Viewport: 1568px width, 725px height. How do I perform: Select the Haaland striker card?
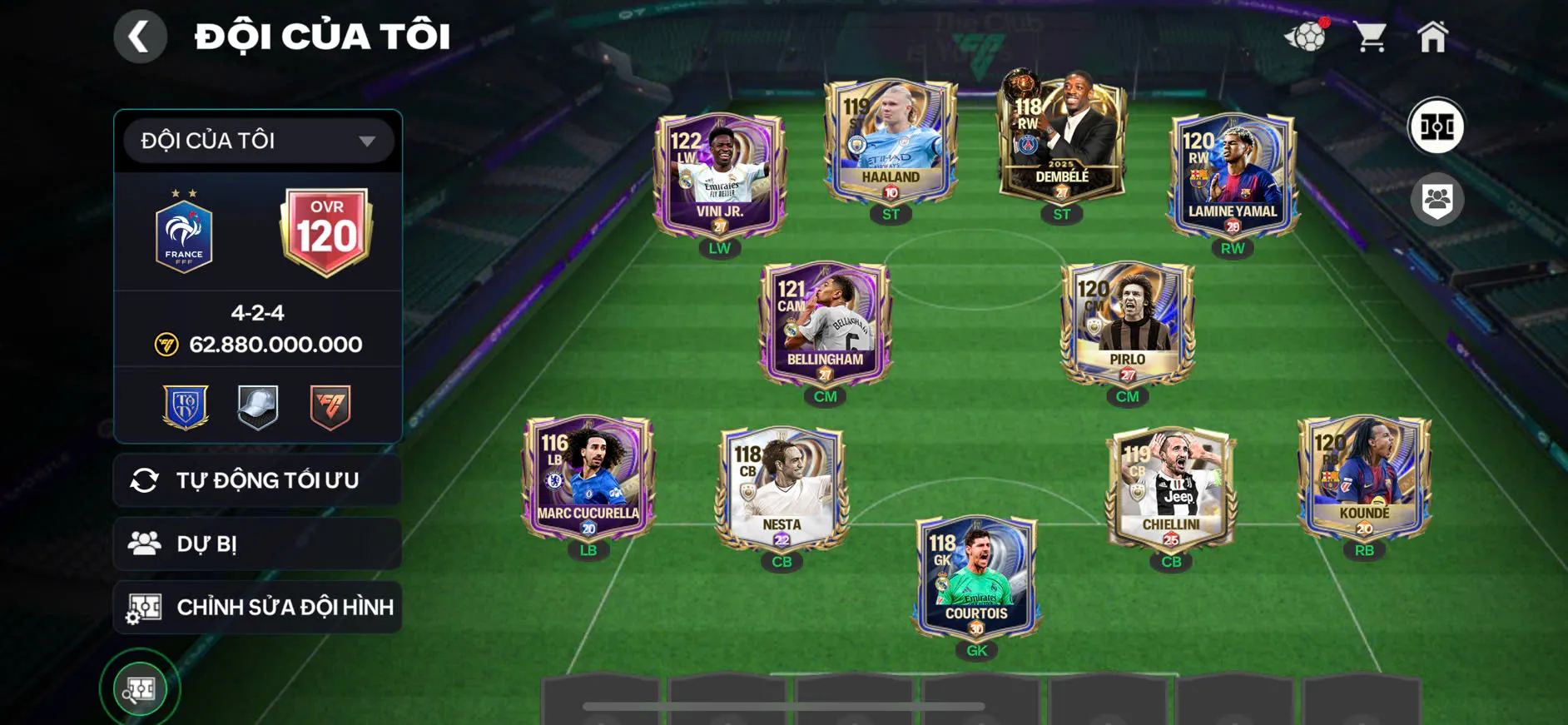point(891,142)
